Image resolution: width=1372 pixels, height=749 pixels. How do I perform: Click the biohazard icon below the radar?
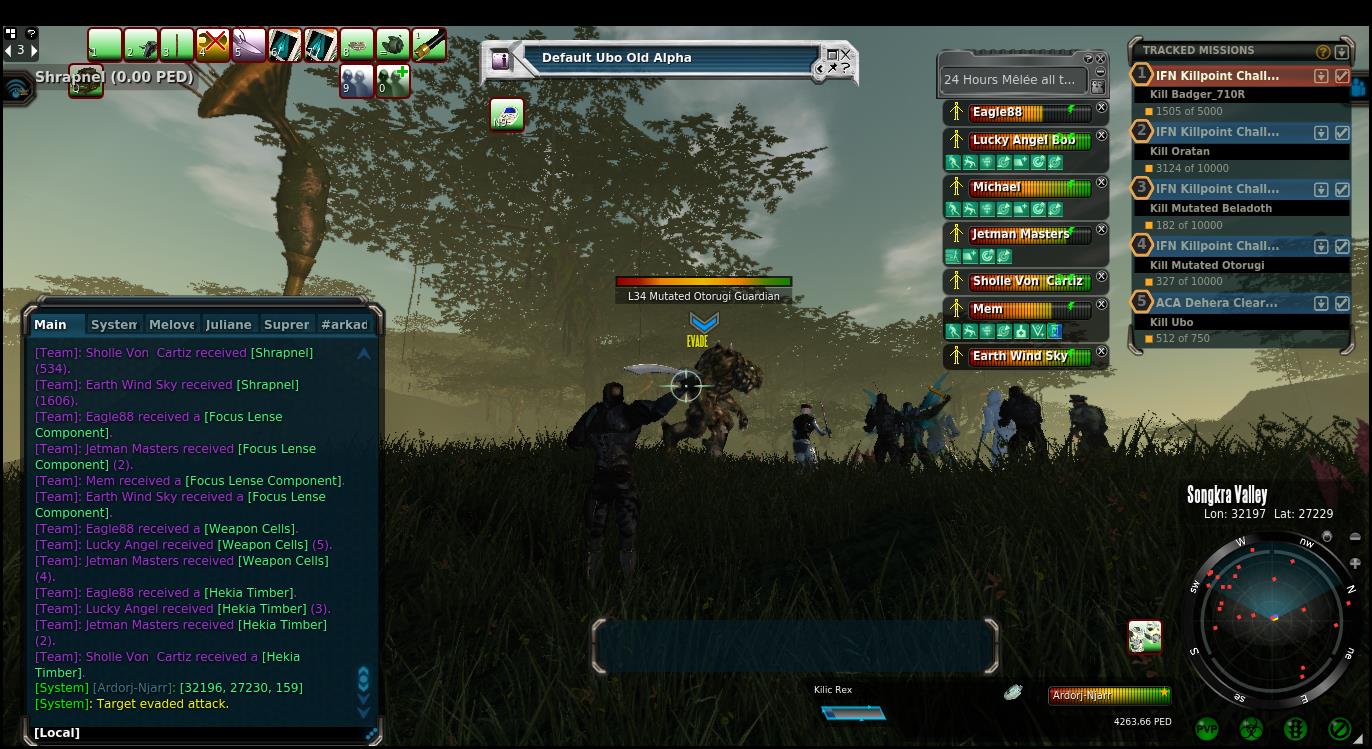pyautogui.click(x=1250, y=729)
